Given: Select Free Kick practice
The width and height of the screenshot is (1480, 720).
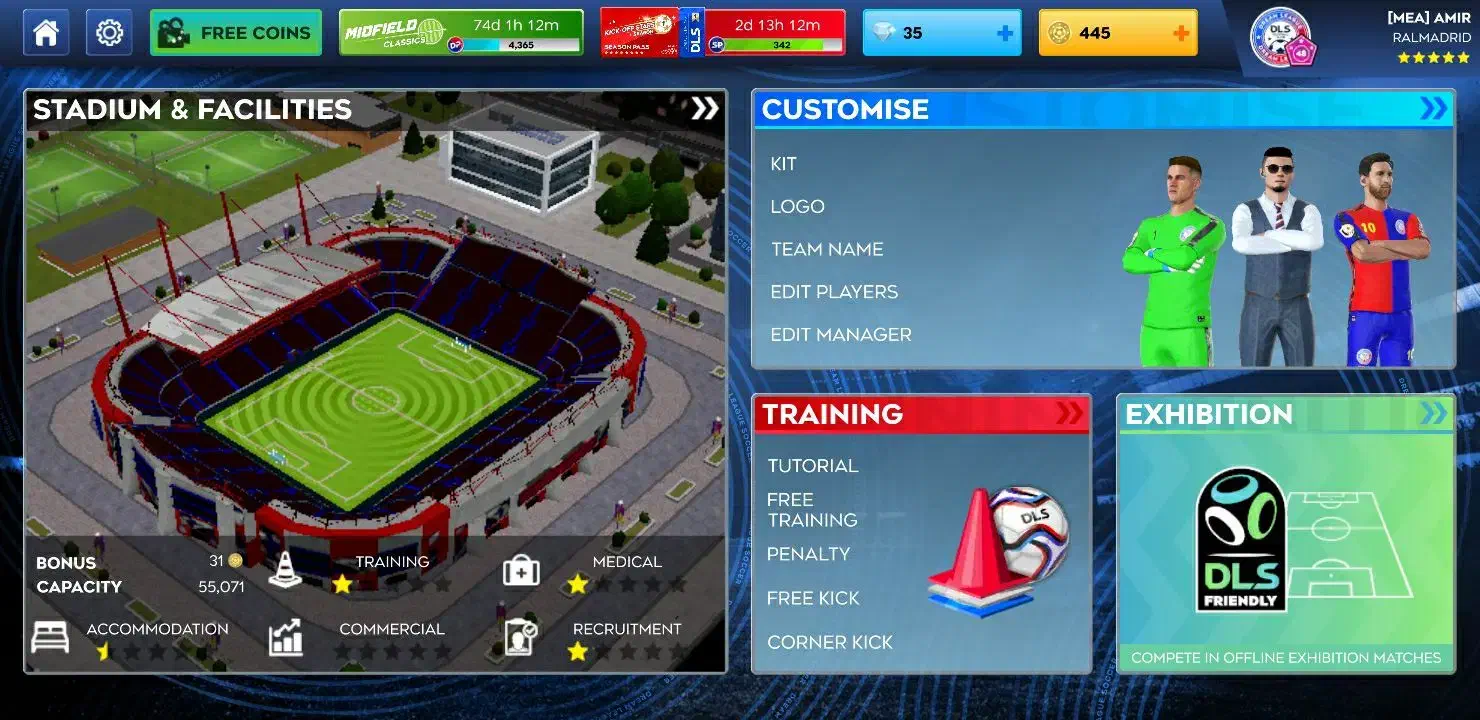Looking at the screenshot, I should pos(813,598).
